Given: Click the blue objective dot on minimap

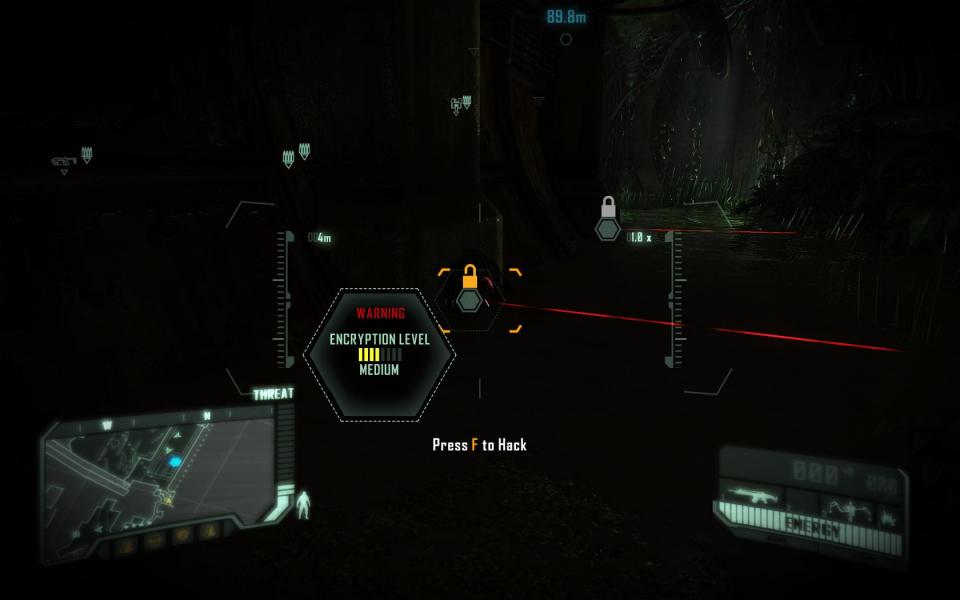Looking at the screenshot, I should pos(176,462).
